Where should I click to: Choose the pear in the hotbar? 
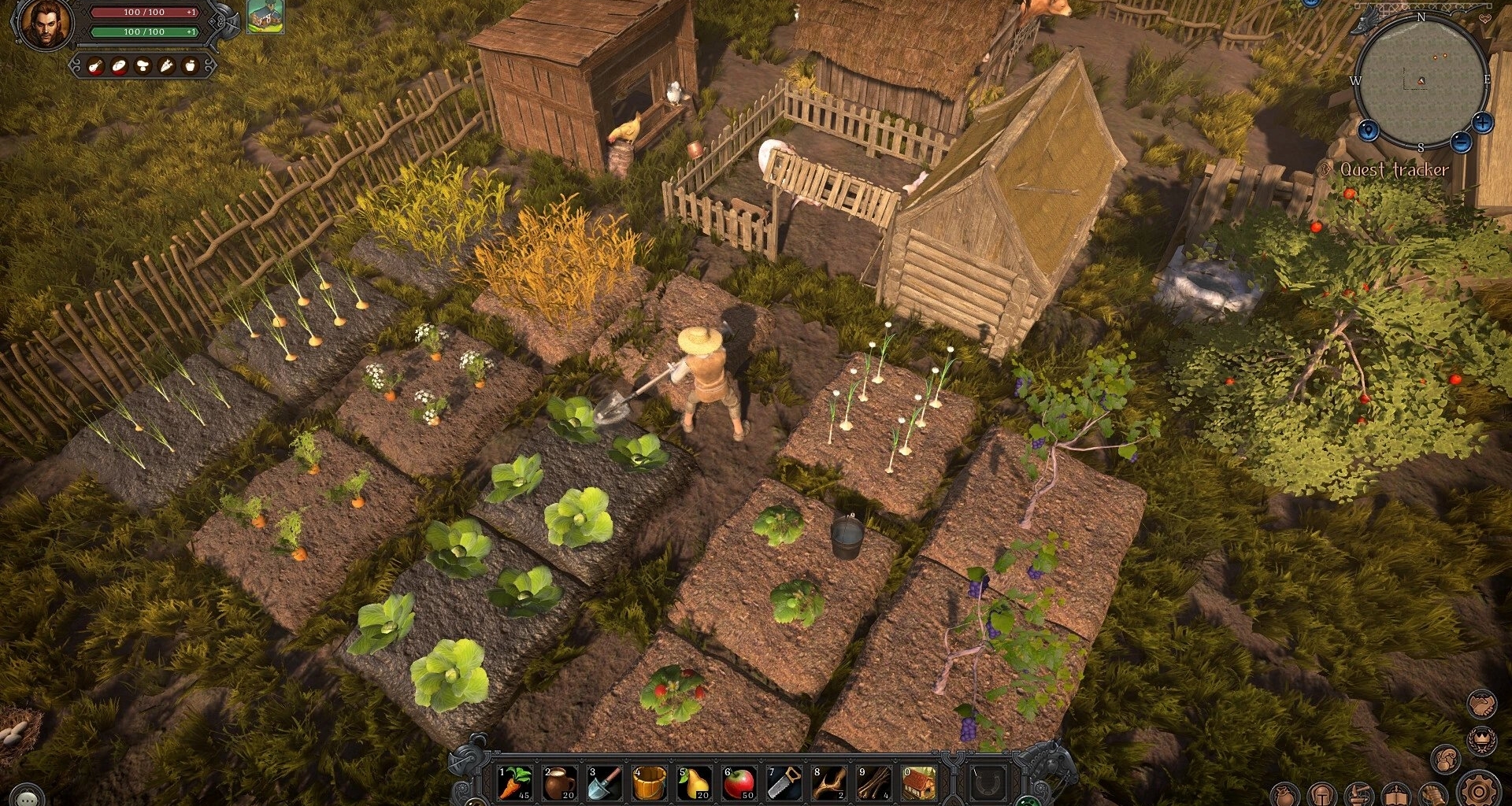click(695, 783)
